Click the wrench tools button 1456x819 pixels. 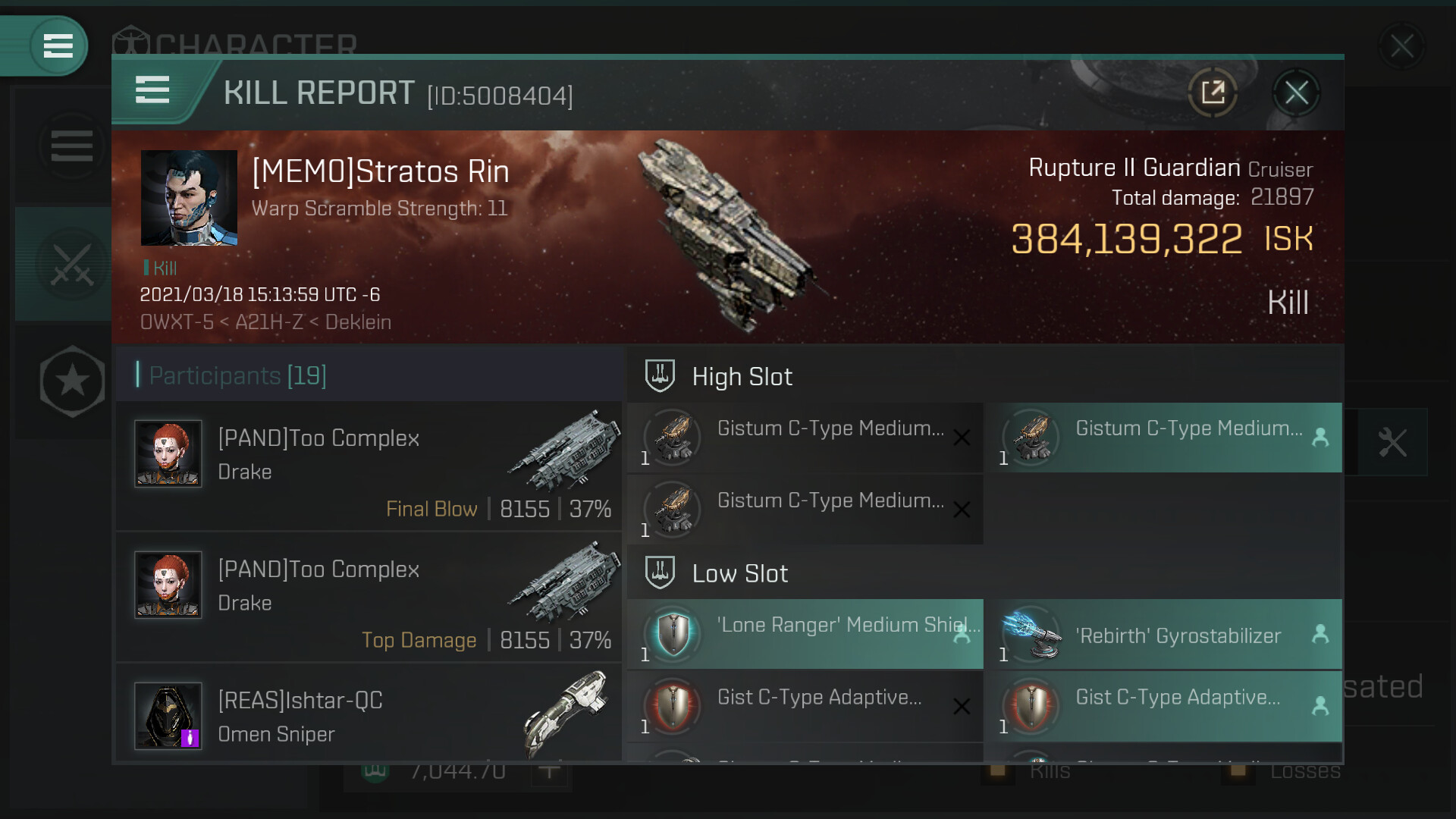pyautogui.click(x=1392, y=442)
